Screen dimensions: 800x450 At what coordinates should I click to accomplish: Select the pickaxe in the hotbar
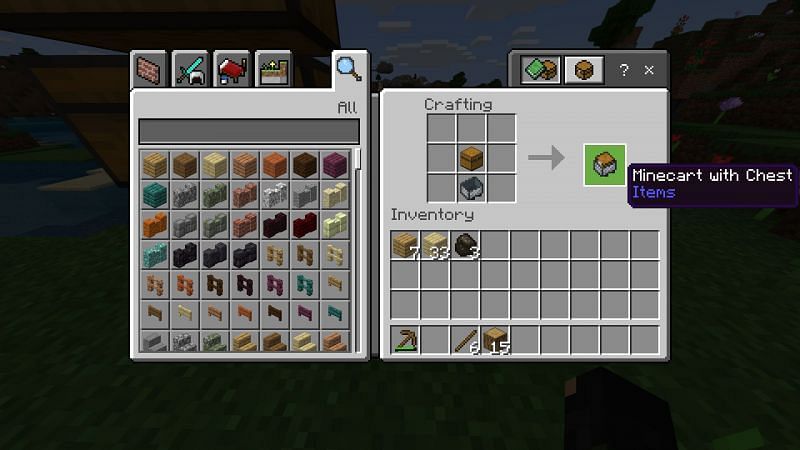coord(405,339)
